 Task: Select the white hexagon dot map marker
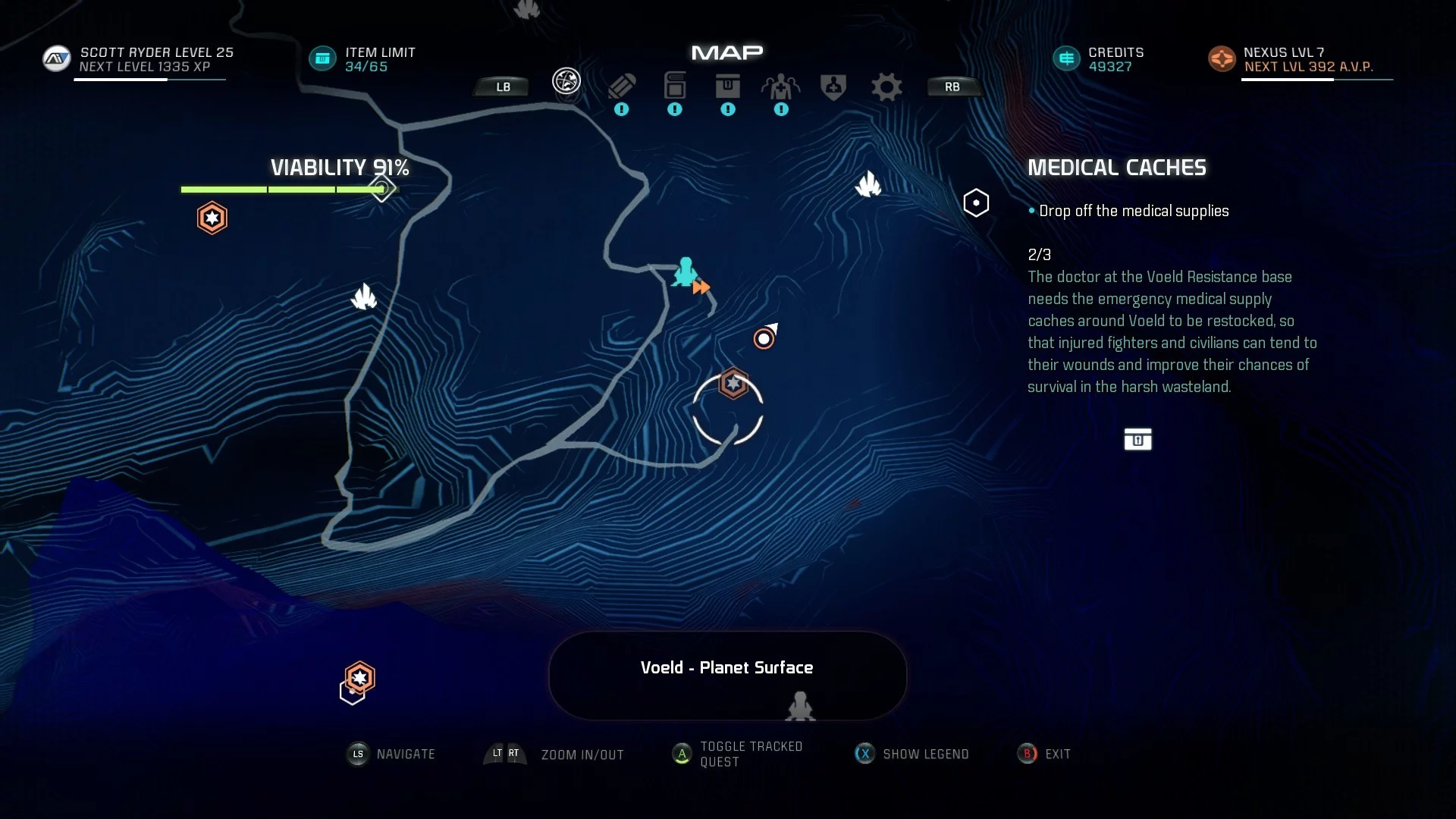(x=976, y=203)
